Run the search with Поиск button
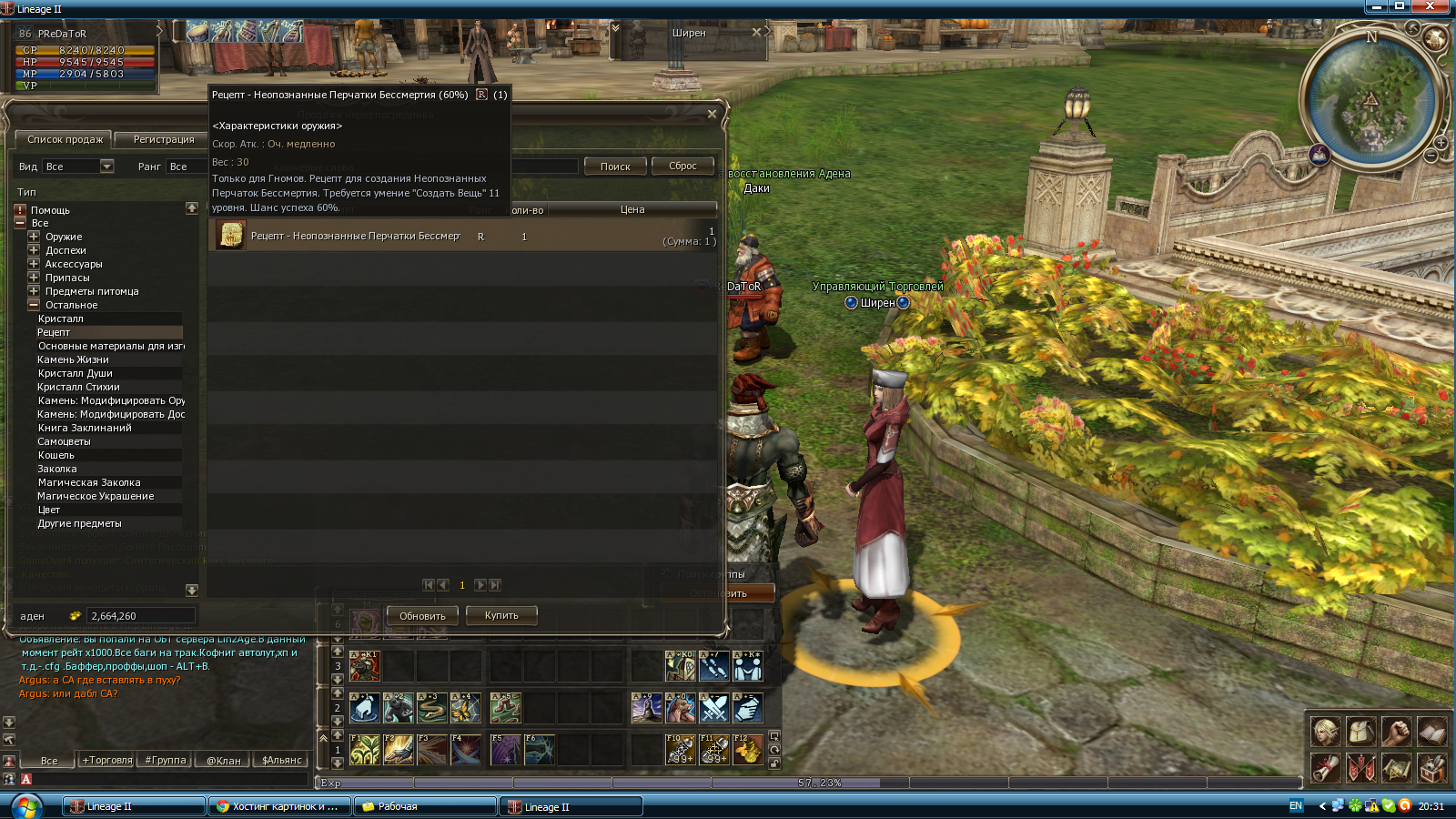 pos(615,167)
